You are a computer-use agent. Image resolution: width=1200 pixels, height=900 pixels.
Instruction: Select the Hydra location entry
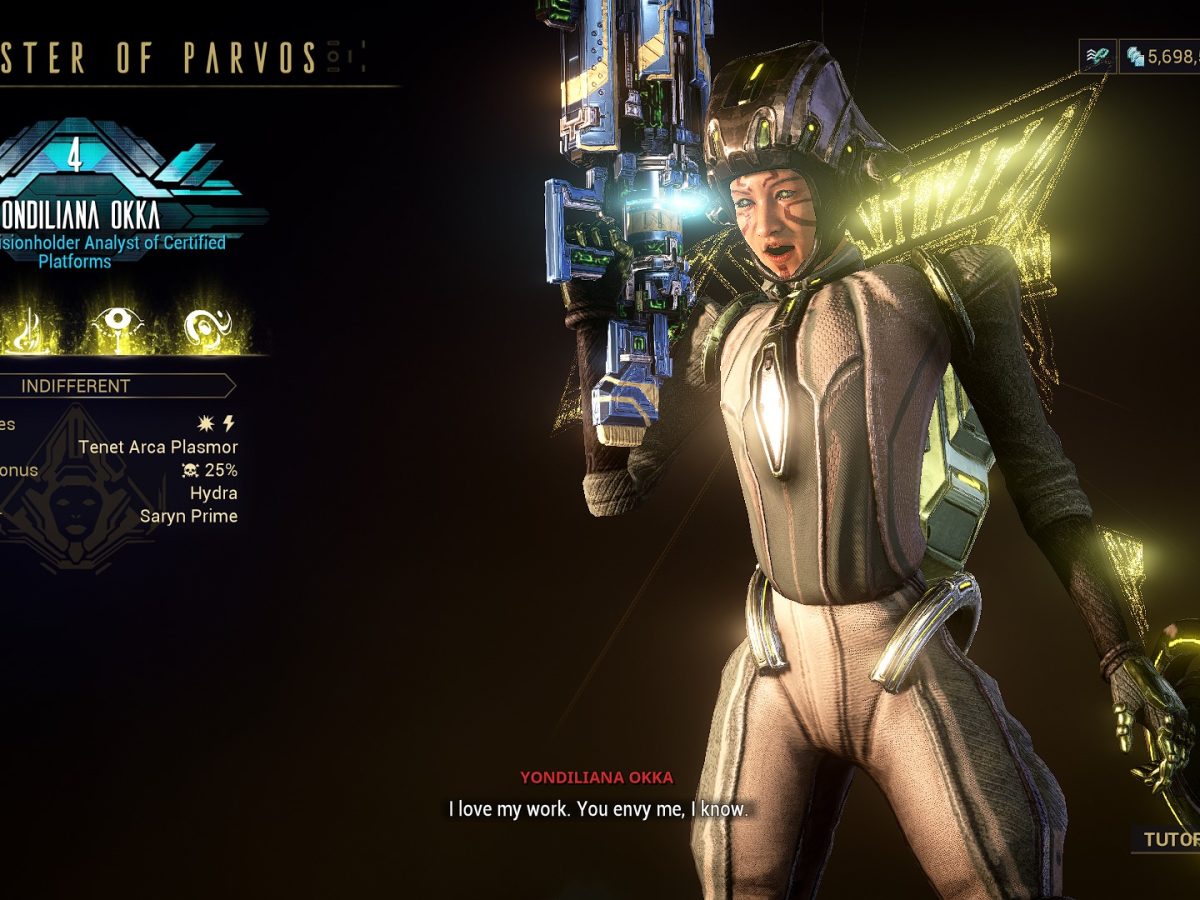214,493
